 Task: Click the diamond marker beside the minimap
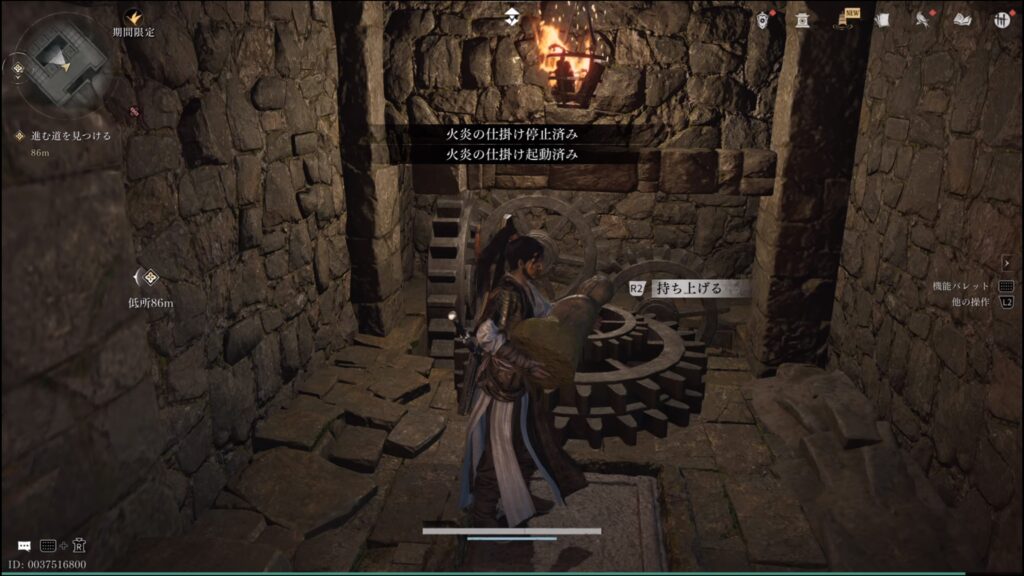tap(17, 69)
